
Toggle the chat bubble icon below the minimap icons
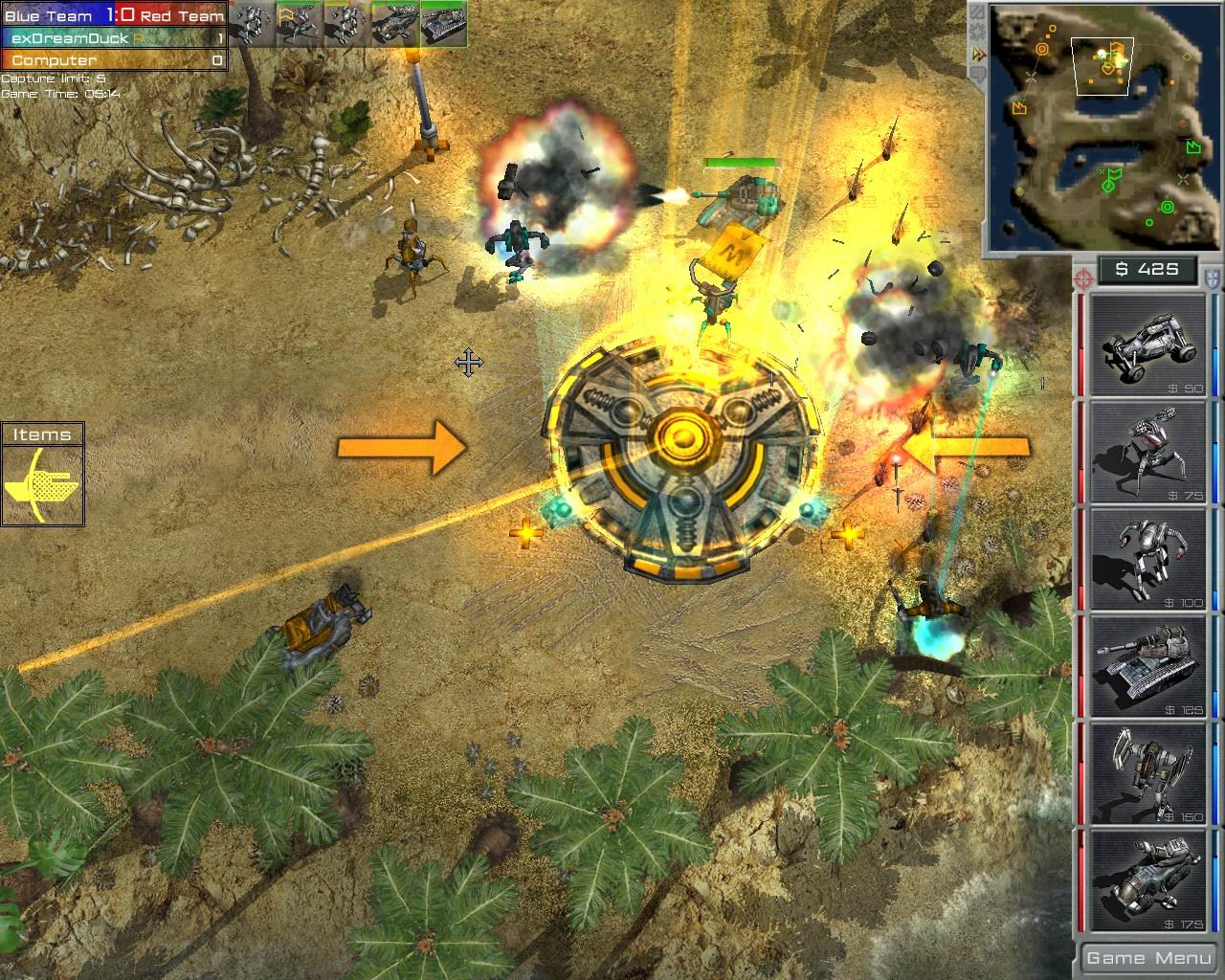click(977, 72)
